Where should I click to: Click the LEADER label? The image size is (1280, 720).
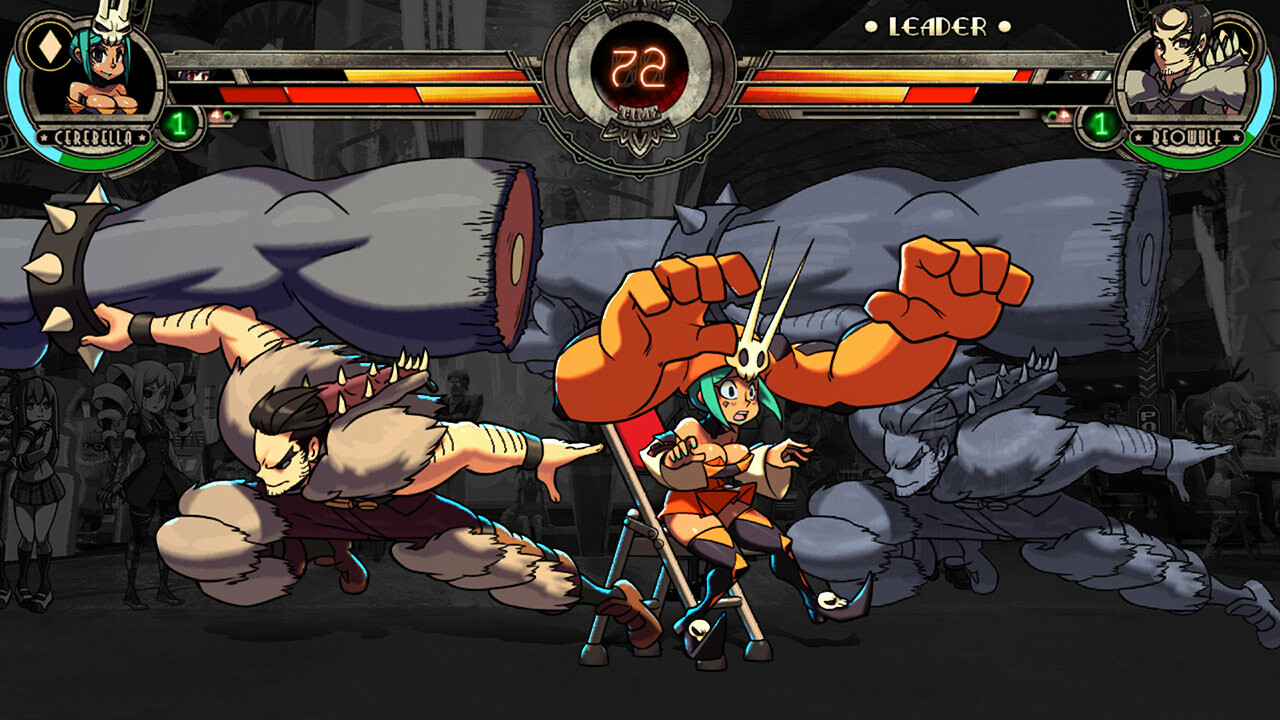pos(940,26)
